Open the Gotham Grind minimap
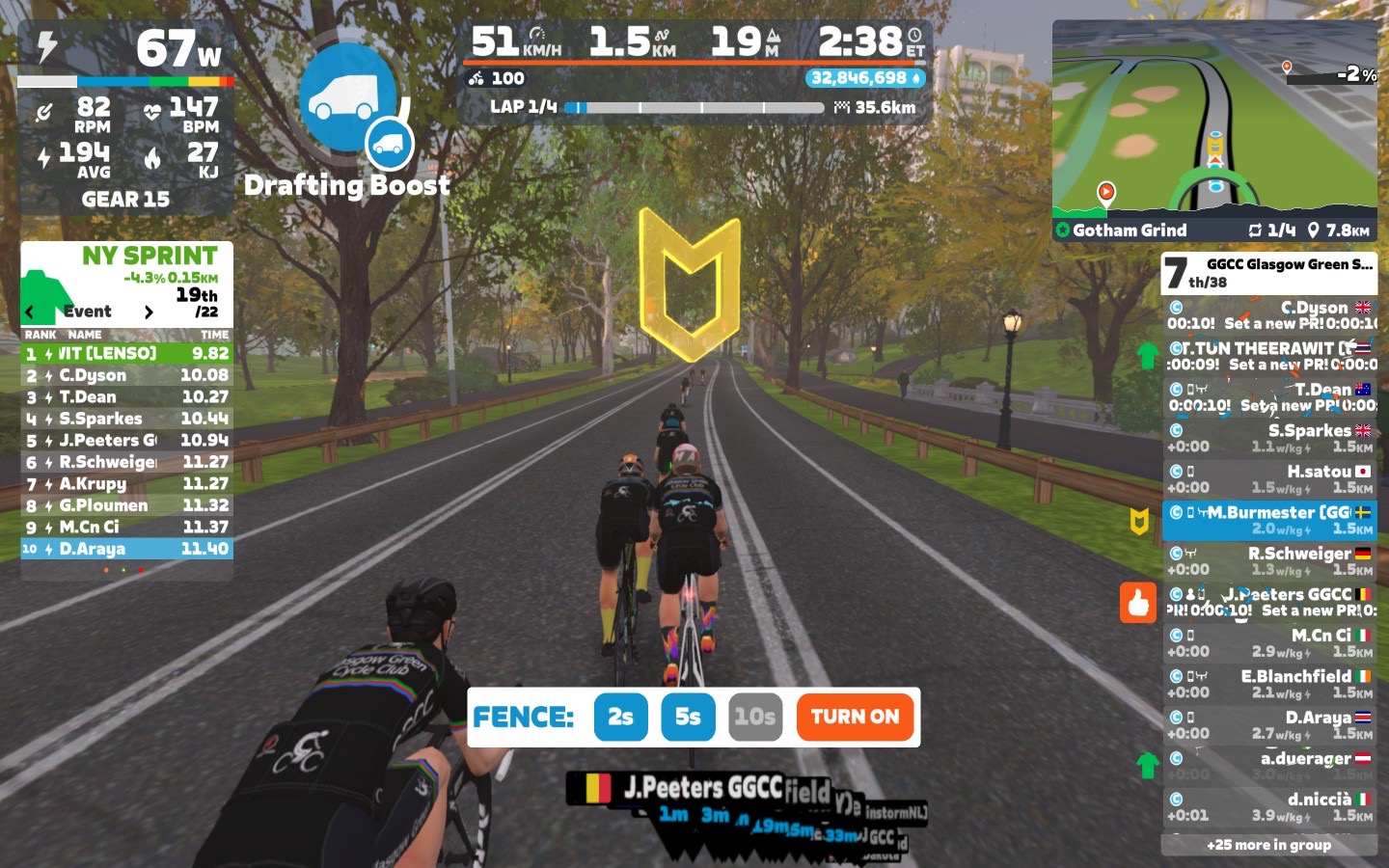The width and height of the screenshot is (1389, 868). tap(1214, 130)
